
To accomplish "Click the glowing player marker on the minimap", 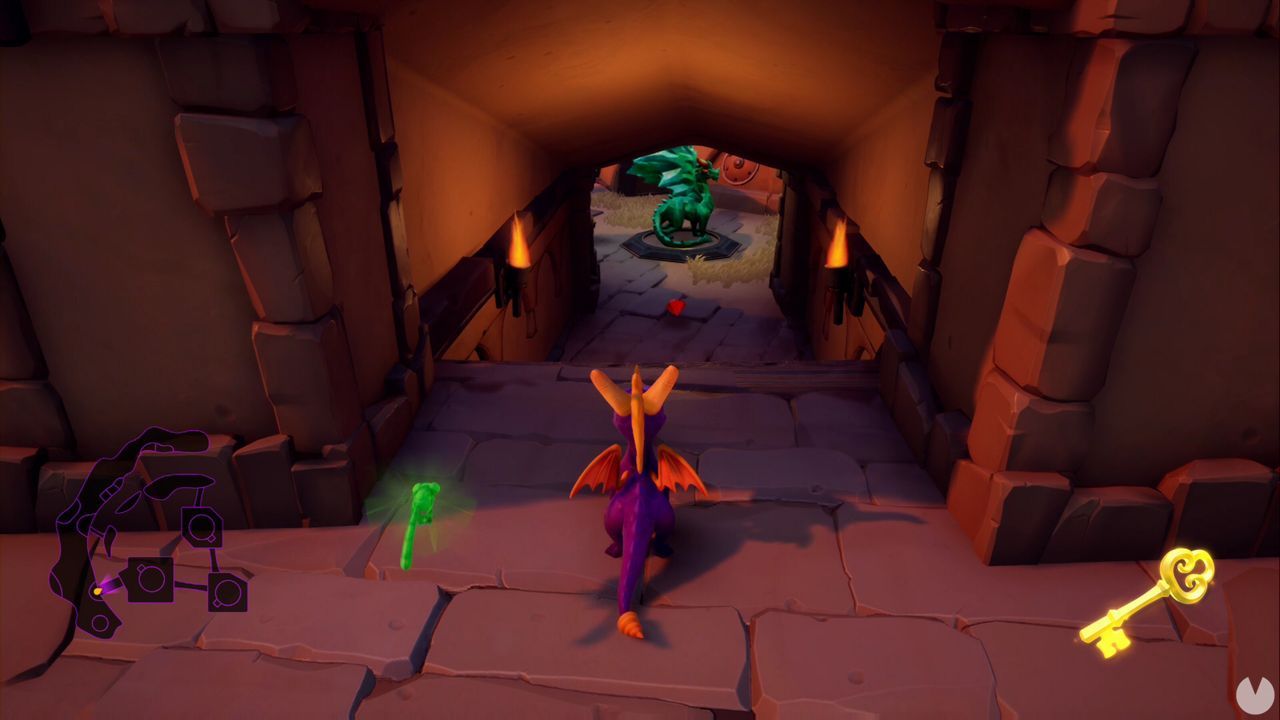I will coord(96,590).
